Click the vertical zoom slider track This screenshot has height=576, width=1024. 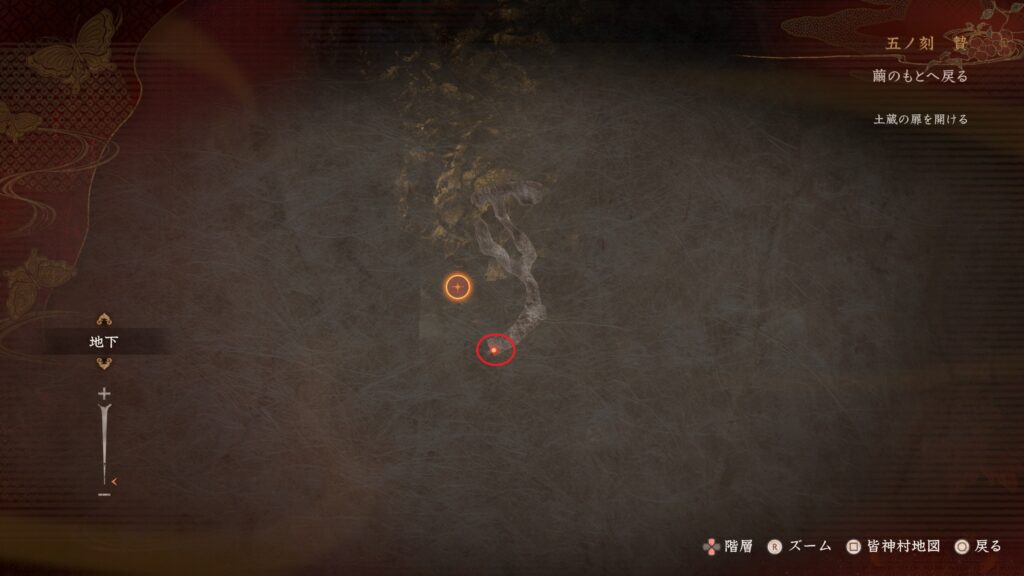point(104,443)
